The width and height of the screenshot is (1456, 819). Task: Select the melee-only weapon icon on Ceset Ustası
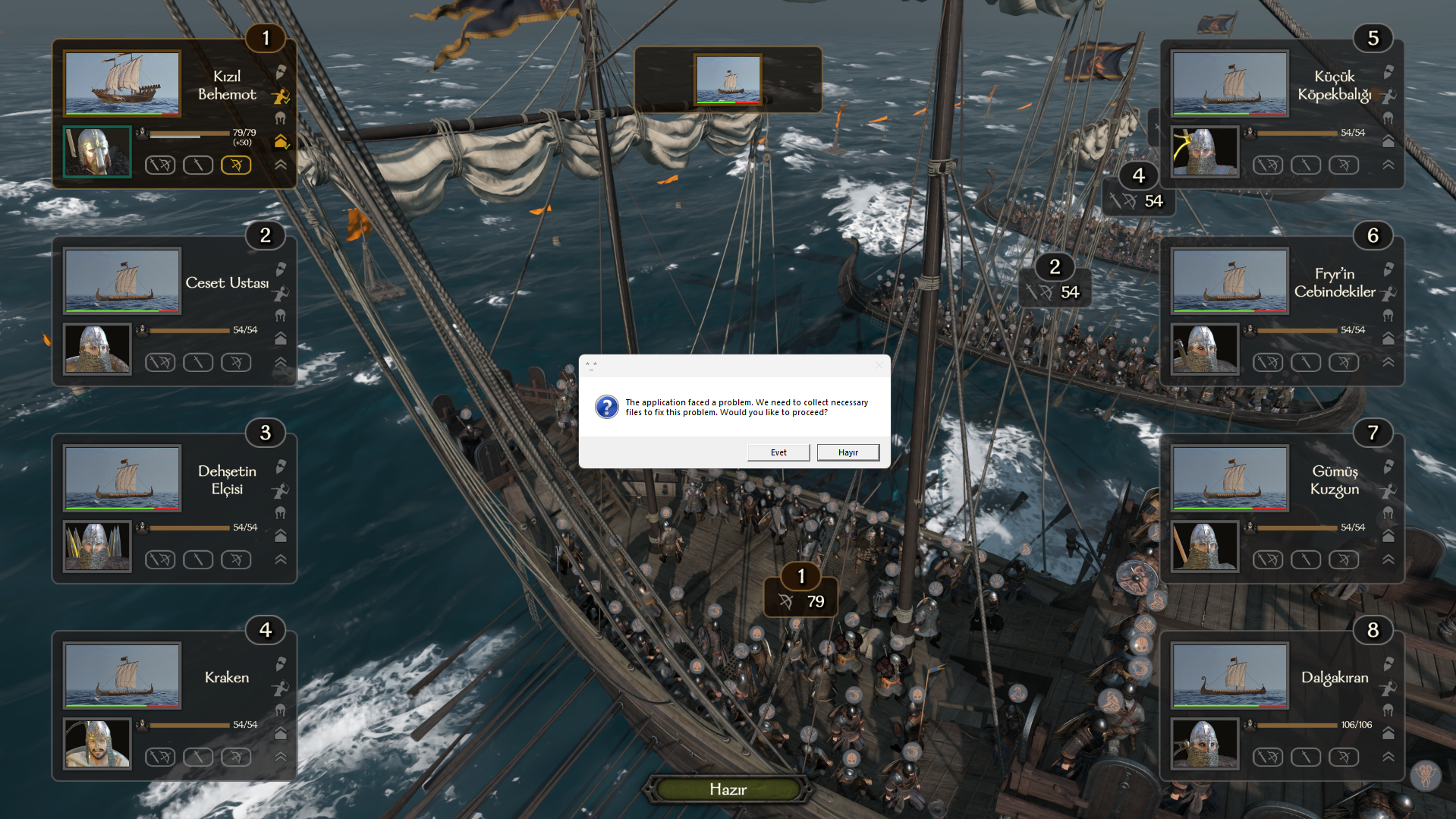click(198, 362)
